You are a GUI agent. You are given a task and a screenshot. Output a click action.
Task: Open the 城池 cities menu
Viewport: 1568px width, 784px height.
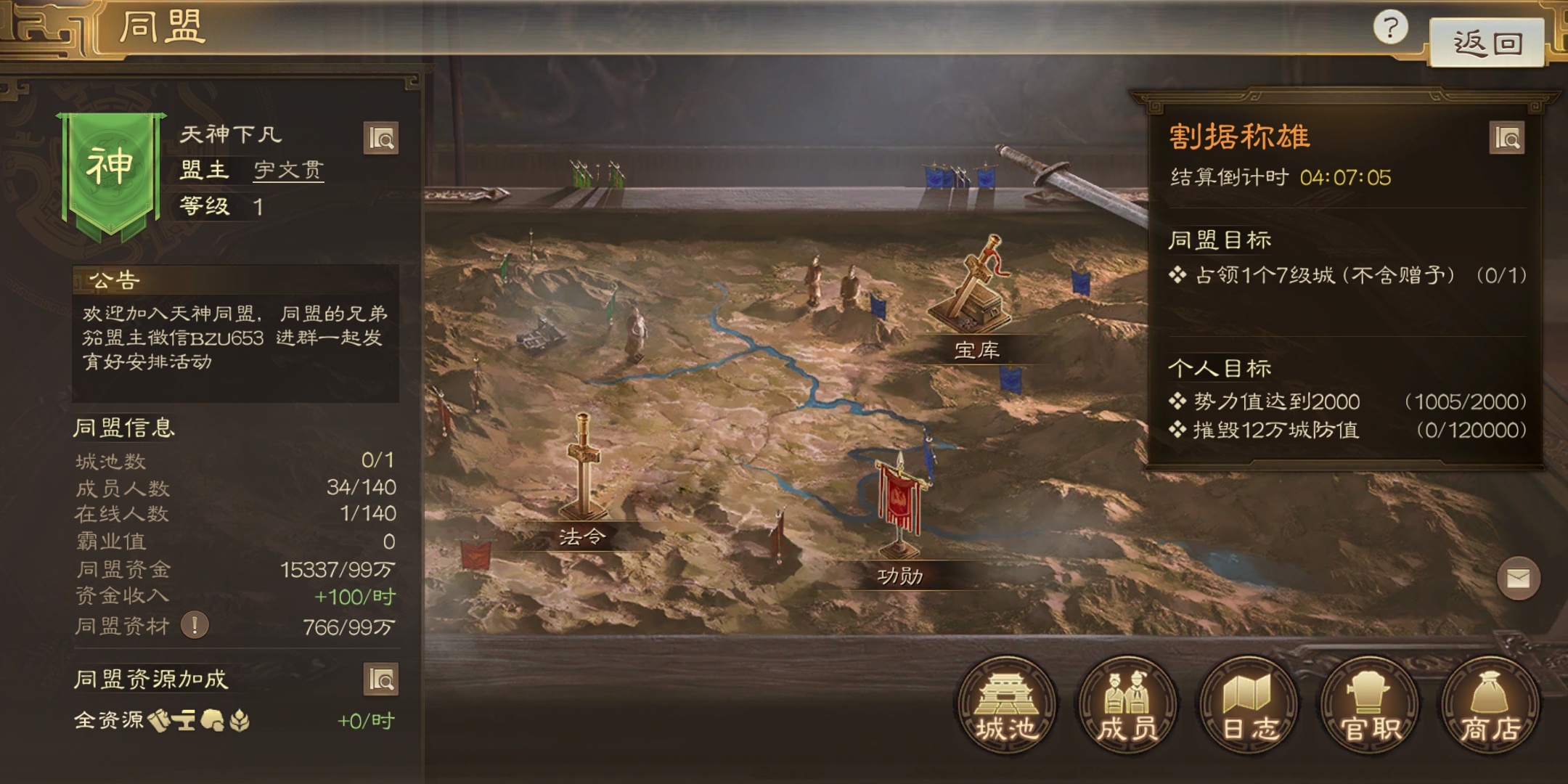click(1006, 704)
